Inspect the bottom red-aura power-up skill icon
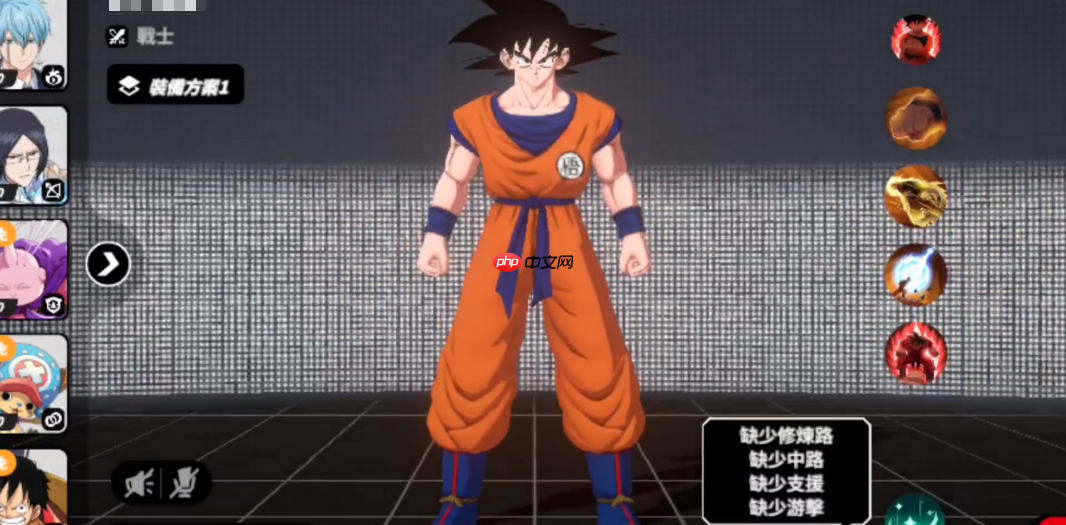Viewport: 1066px width, 525px height. [916, 353]
